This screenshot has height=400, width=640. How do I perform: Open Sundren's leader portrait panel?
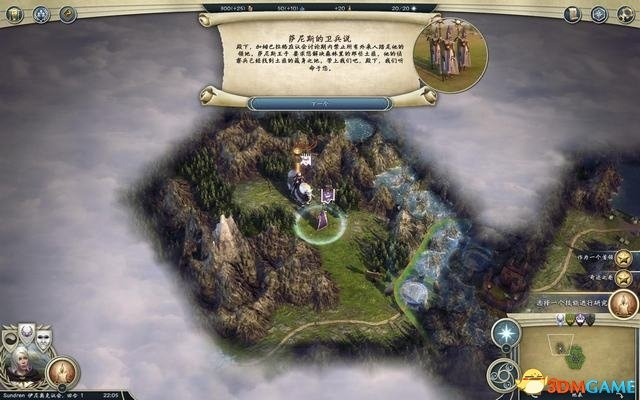click(22, 363)
